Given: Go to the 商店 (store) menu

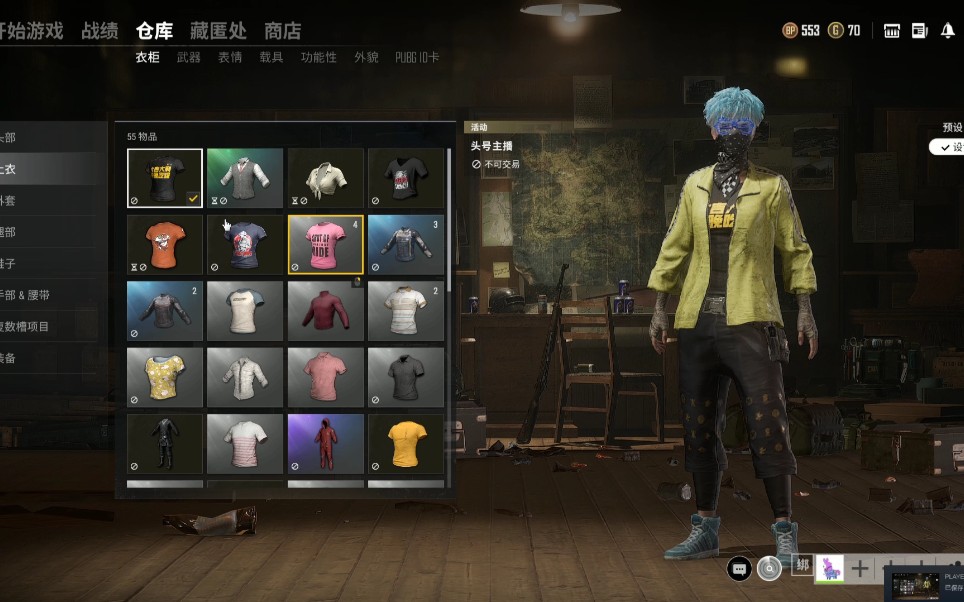Looking at the screenshot, I should pos(282,31).
